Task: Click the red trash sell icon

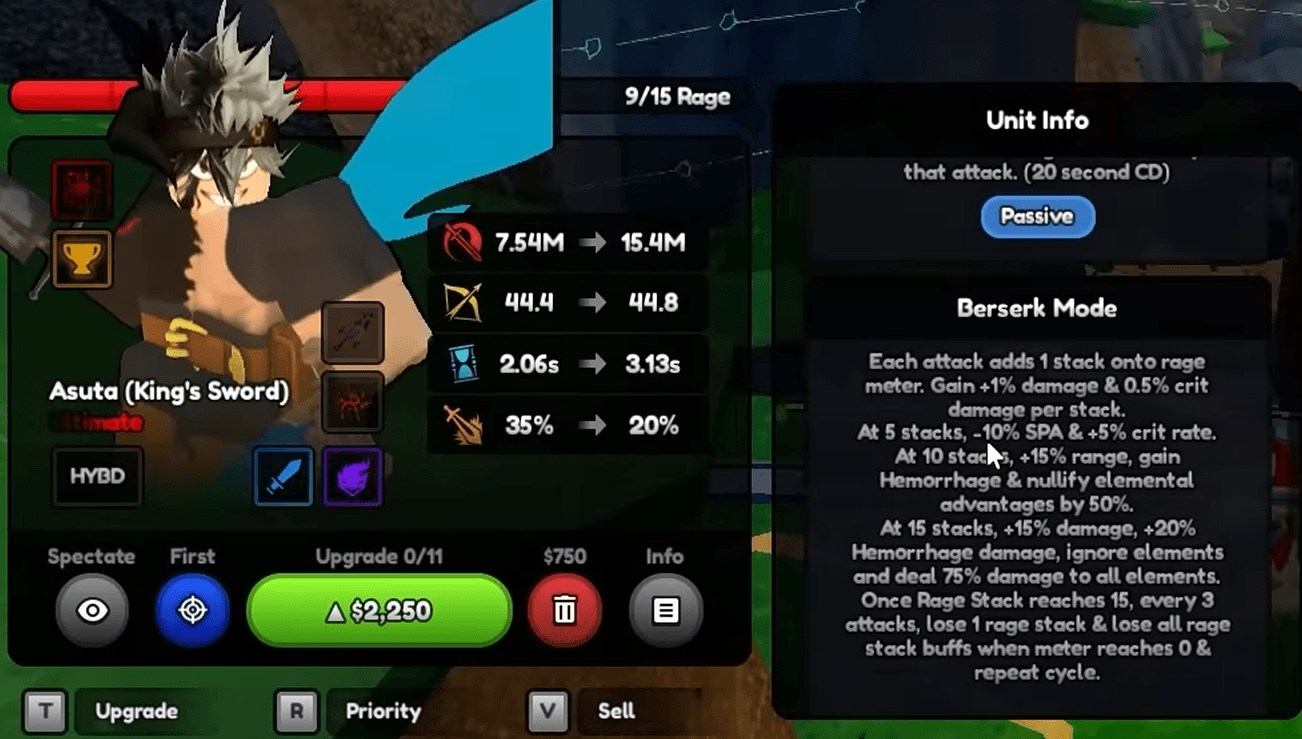Action: coord(565,610)
